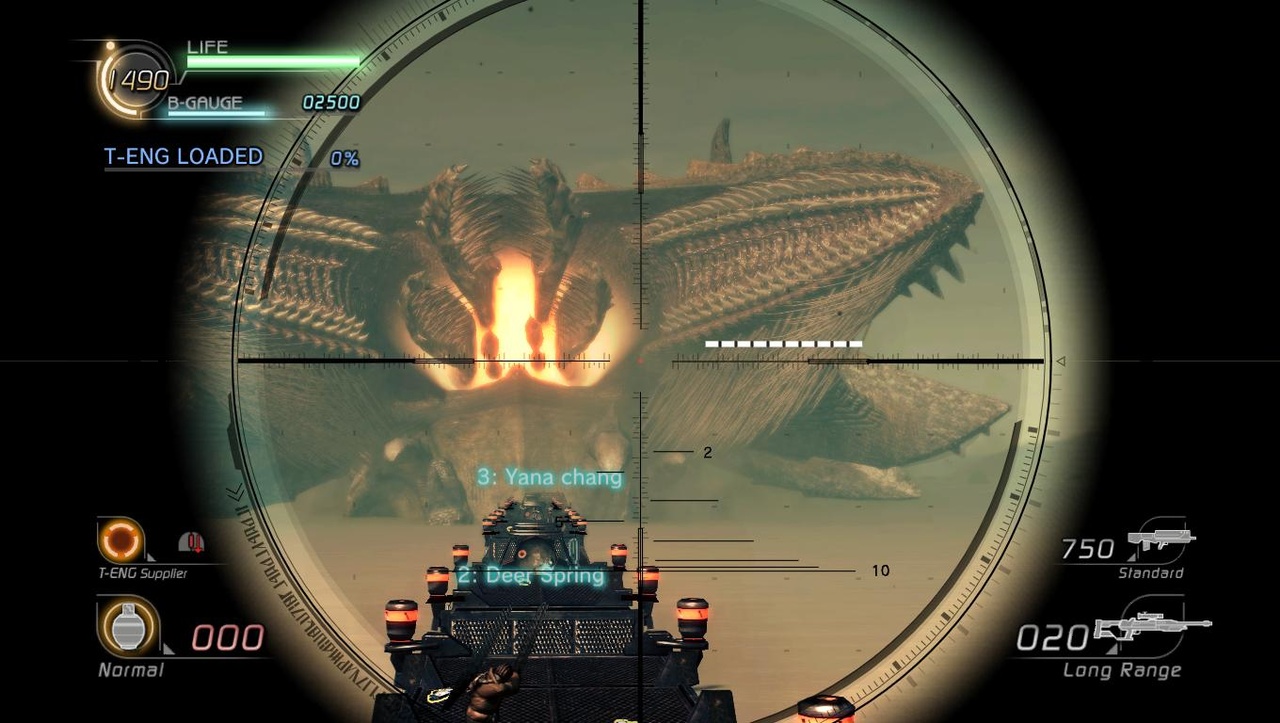Click teammate name 3: Yana chang
This screenshot has height=723, width=1280.
pyautogui.click(x=551, y=477)
